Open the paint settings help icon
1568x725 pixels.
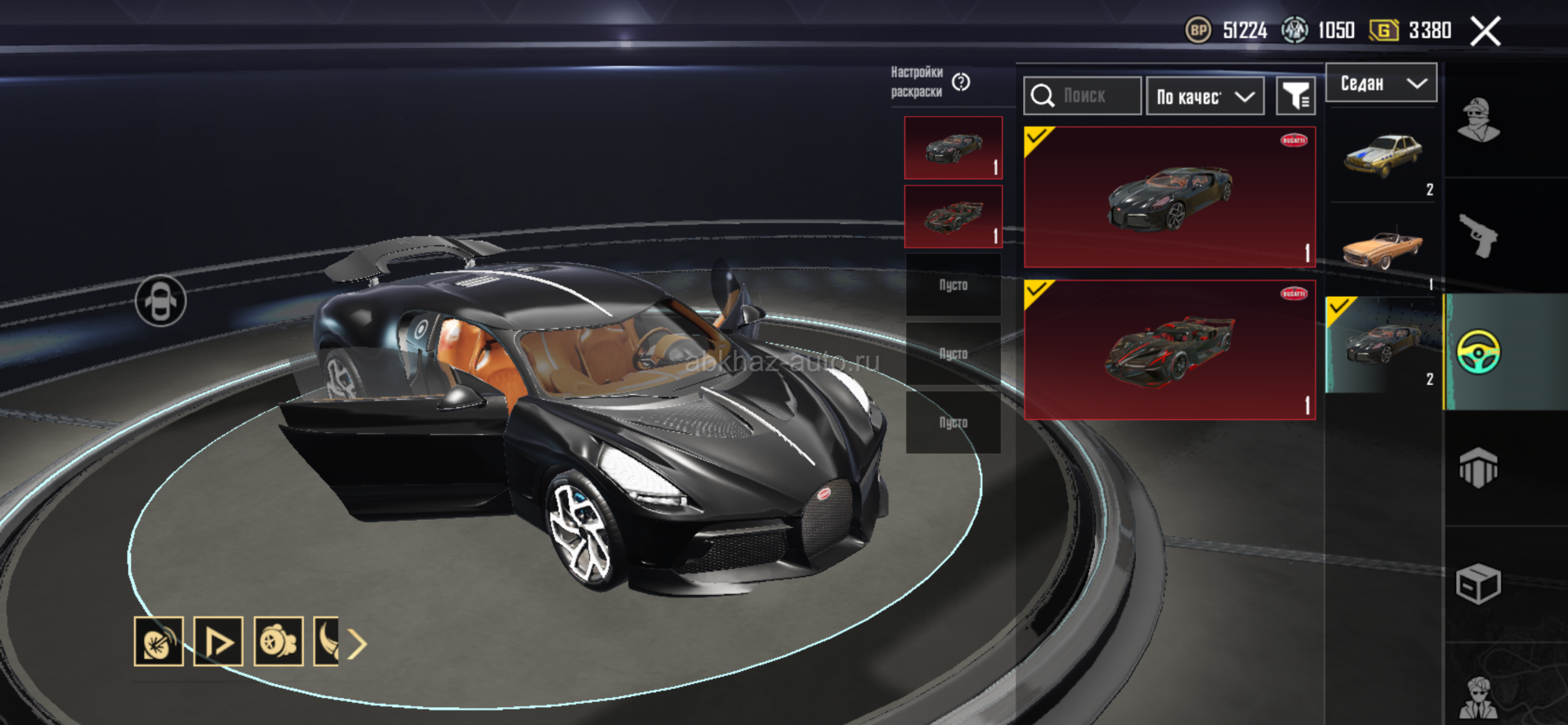pos(961,82)
